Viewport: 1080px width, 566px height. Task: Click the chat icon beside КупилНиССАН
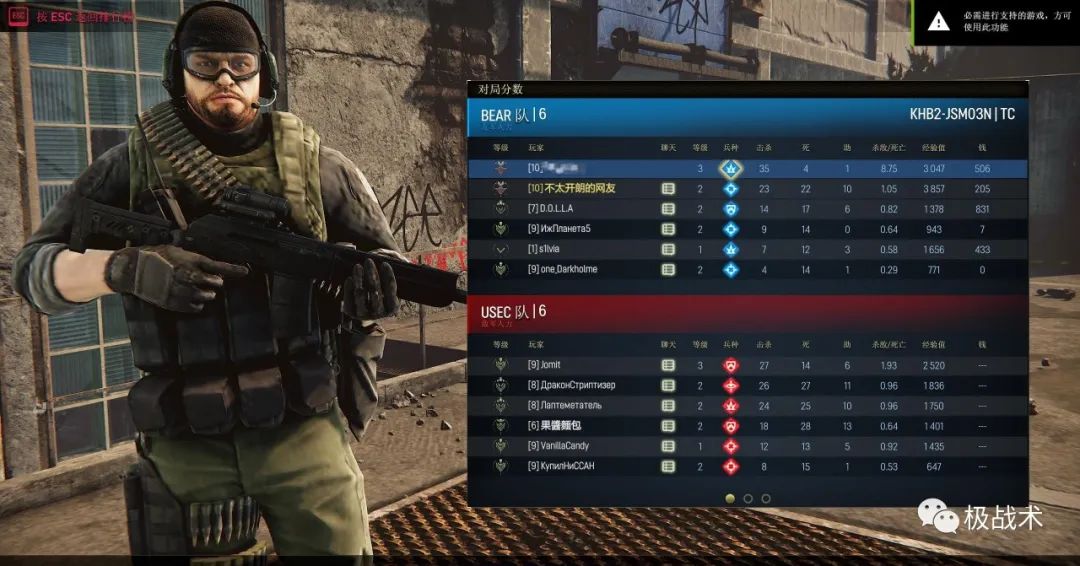point(668,465)
